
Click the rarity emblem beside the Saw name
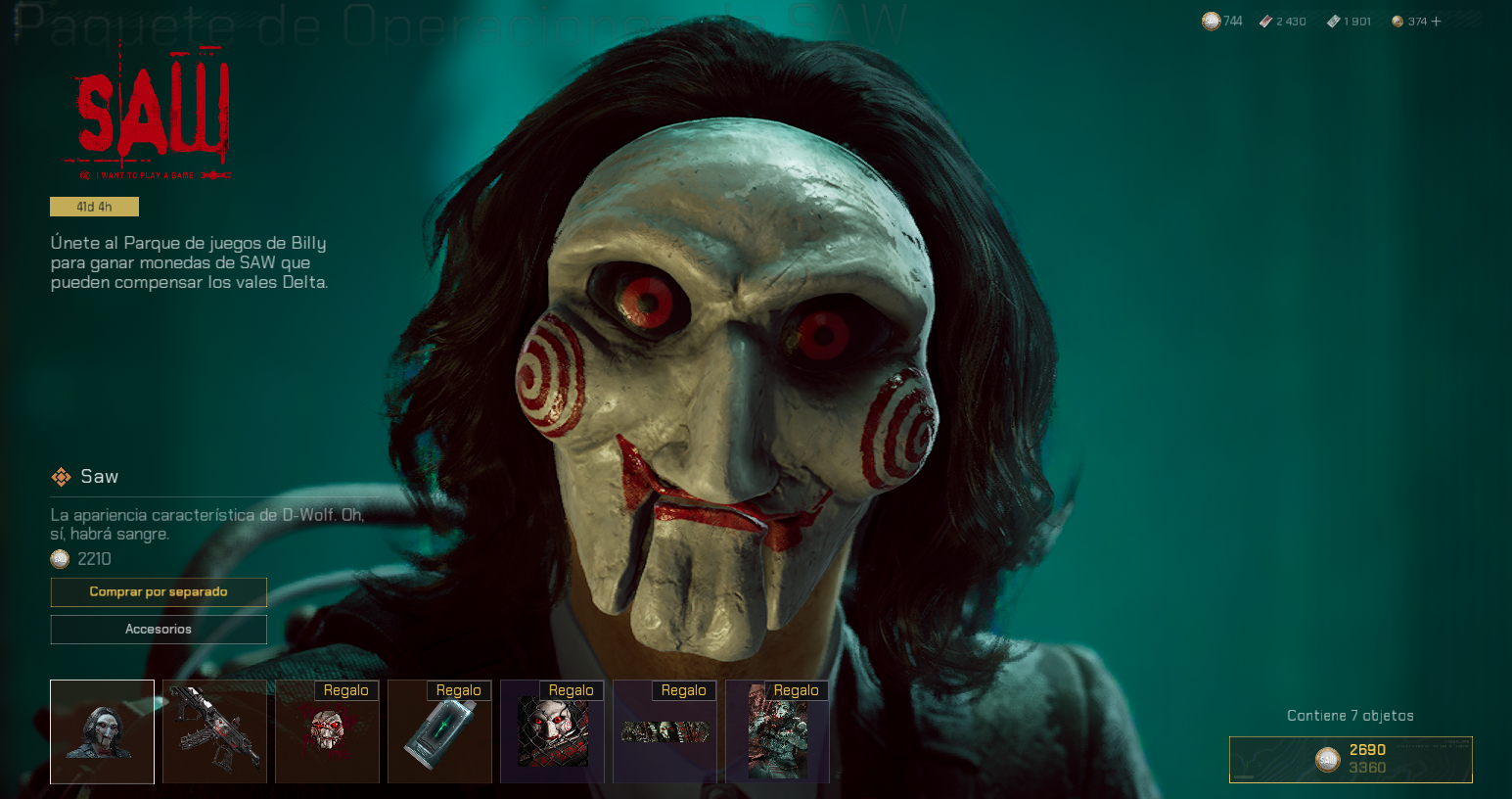61,477
